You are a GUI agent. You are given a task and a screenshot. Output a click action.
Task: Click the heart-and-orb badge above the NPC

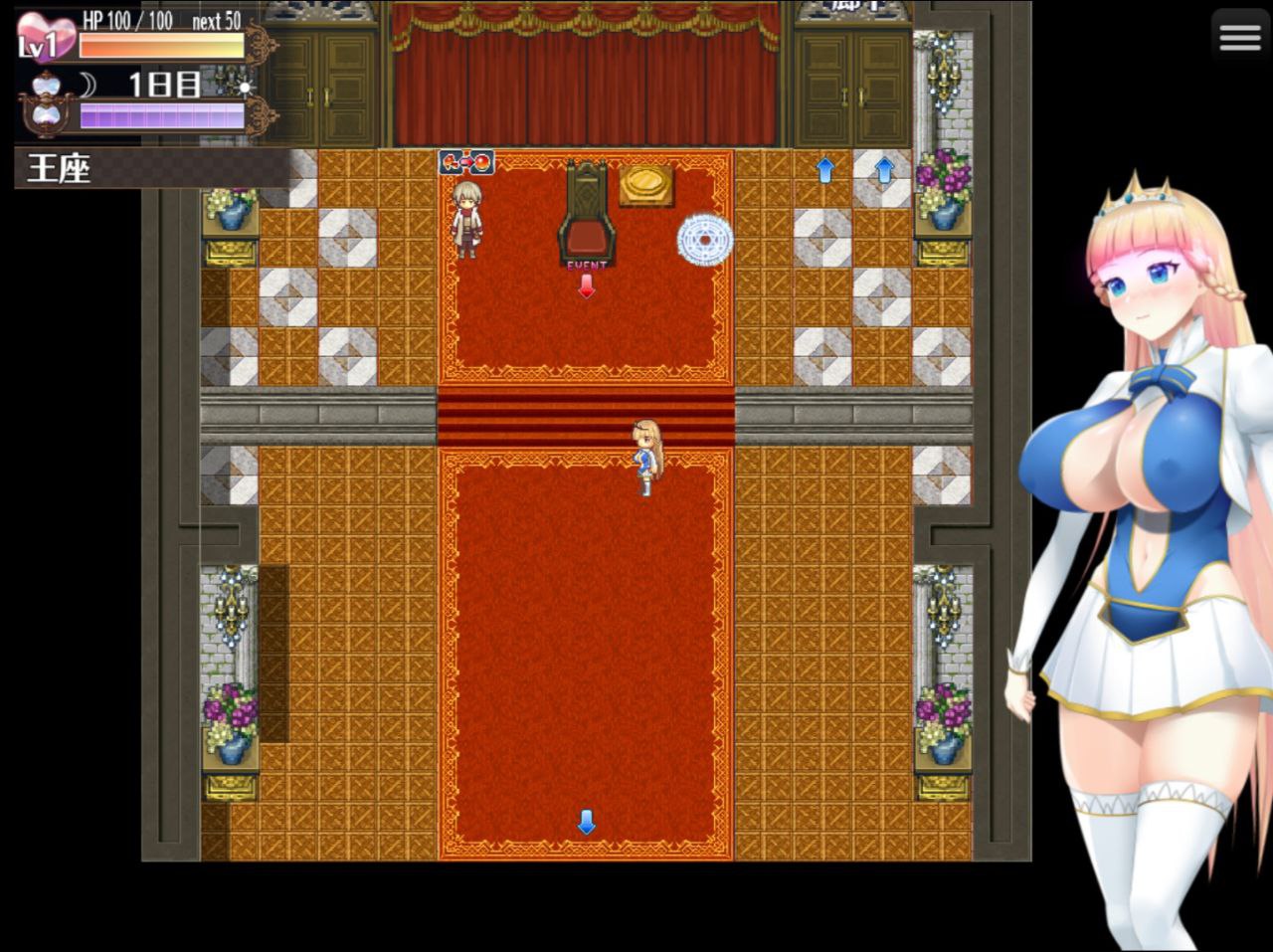point(464,160)
